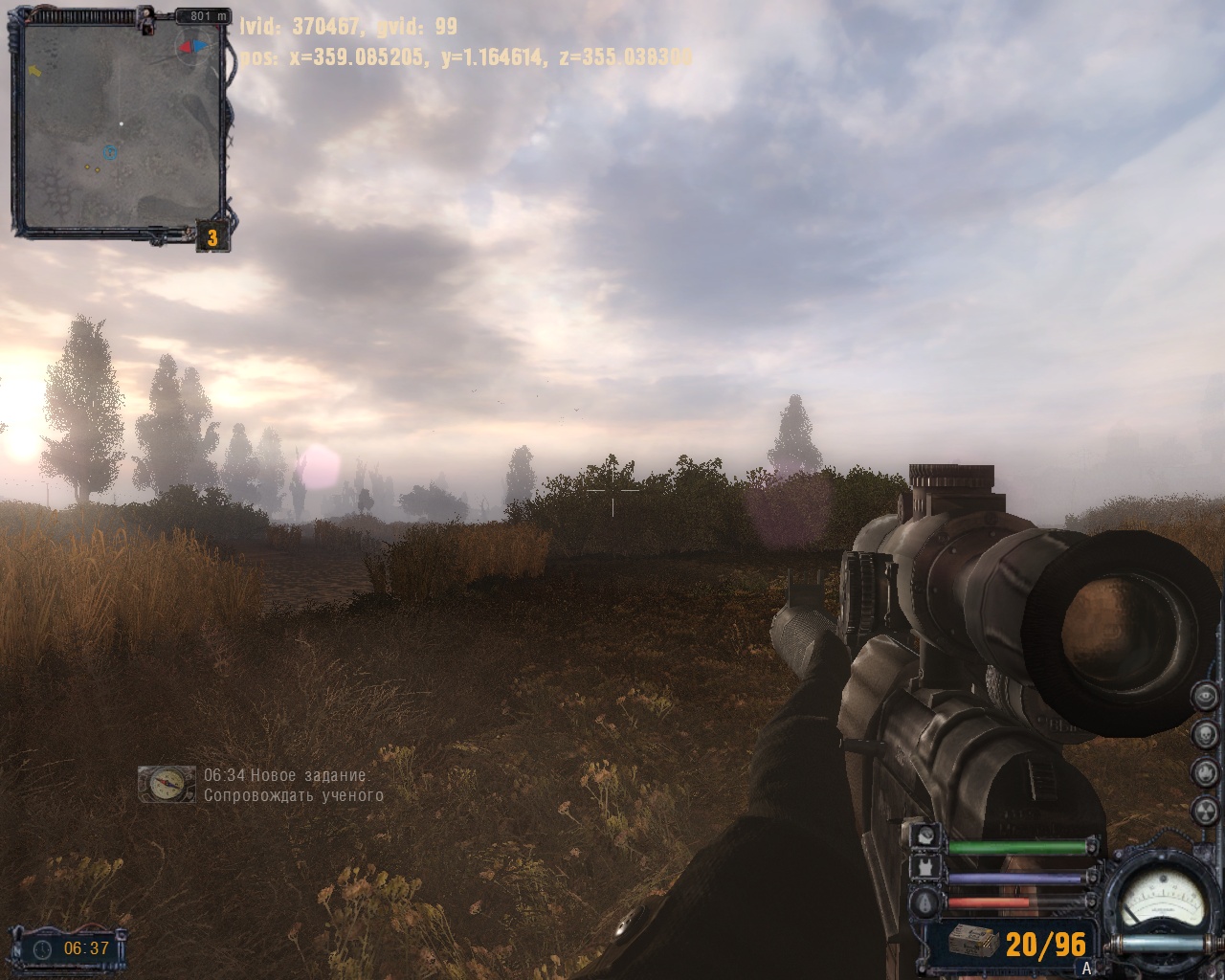This screenshot has height=980, width=1225.
Task: Click the skull status indicator icon
Action: (1203, 734)
